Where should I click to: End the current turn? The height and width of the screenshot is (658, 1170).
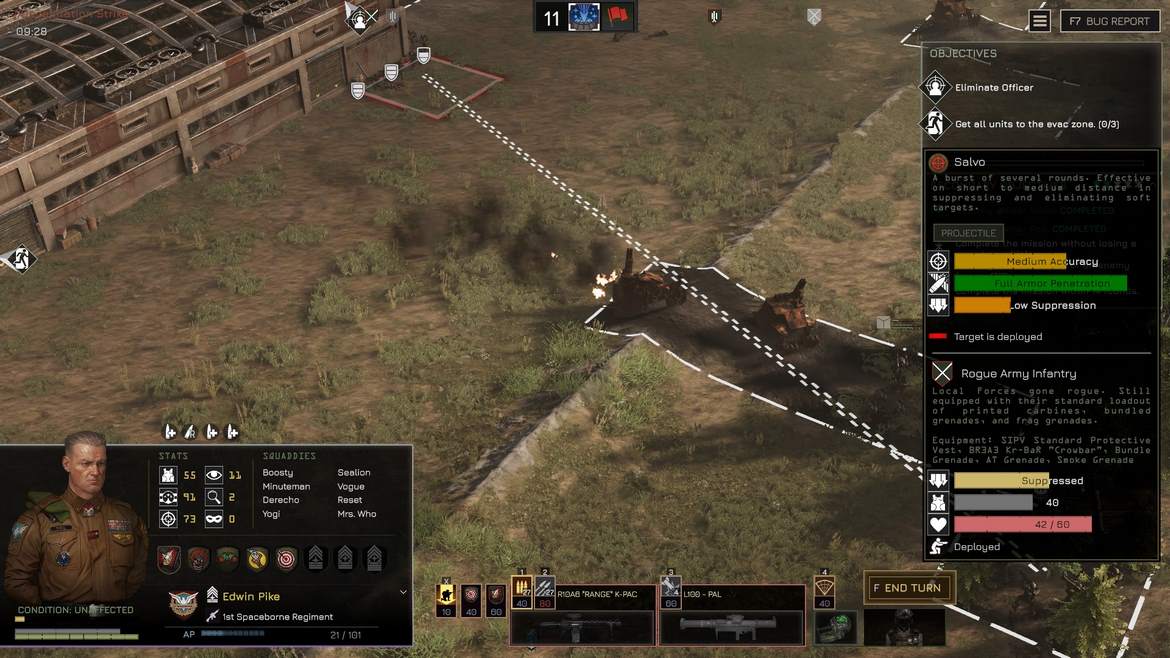point(909,588)
